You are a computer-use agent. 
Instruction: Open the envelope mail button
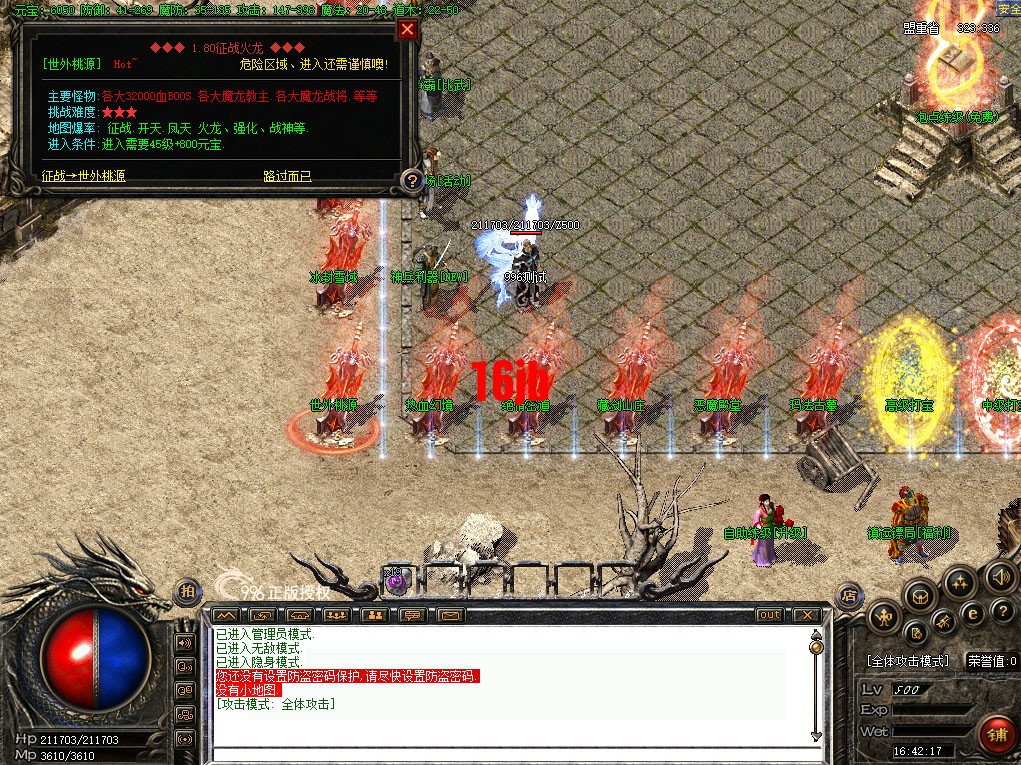[x=449, y=614]
